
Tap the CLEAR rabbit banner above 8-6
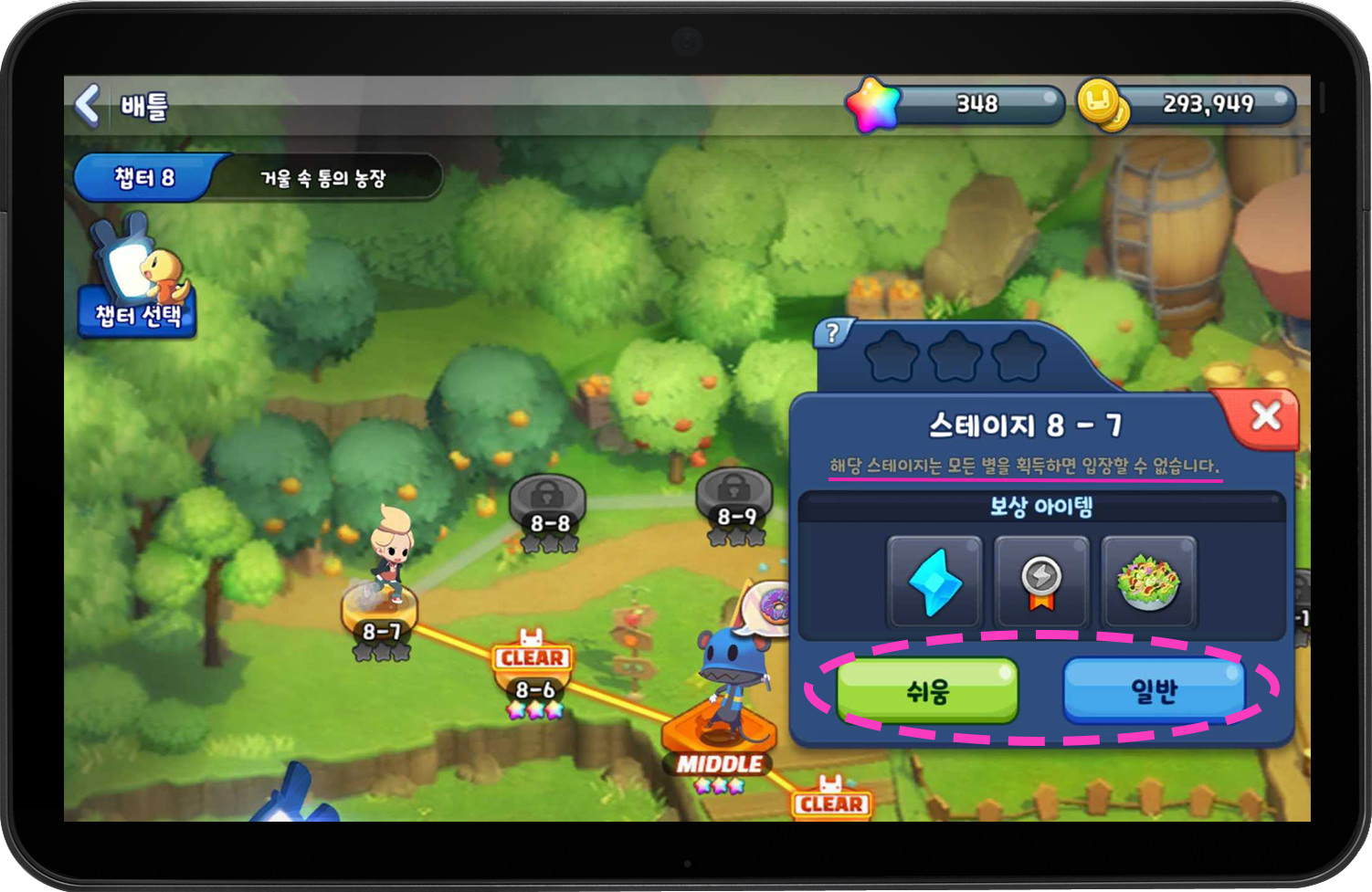pos(533,657)
